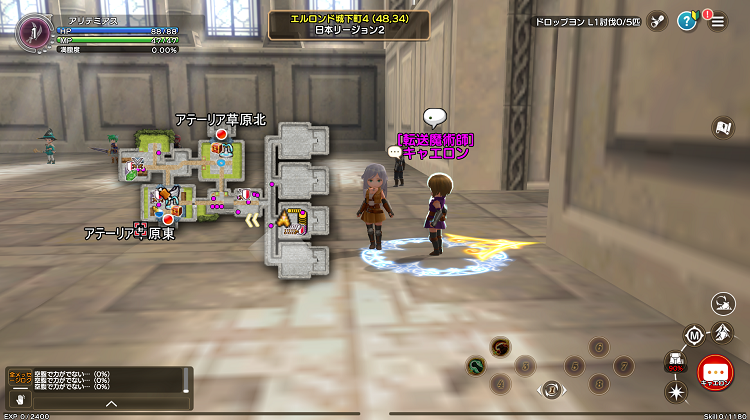Screen dimensions: 750x420
Task: Use the red swirl skill slot
Action: [501, 347]
